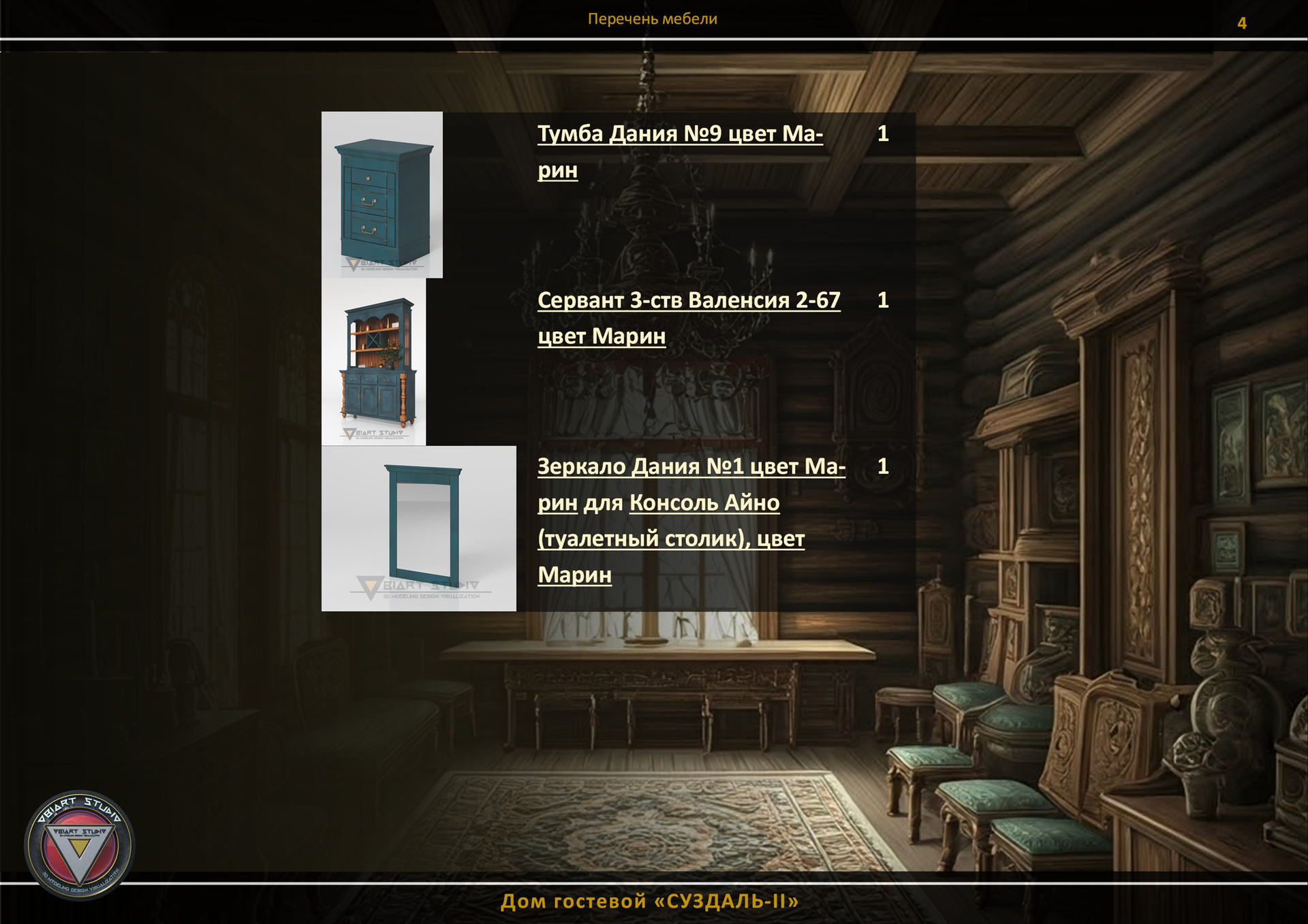Open the Консоль Айно link

704,503
